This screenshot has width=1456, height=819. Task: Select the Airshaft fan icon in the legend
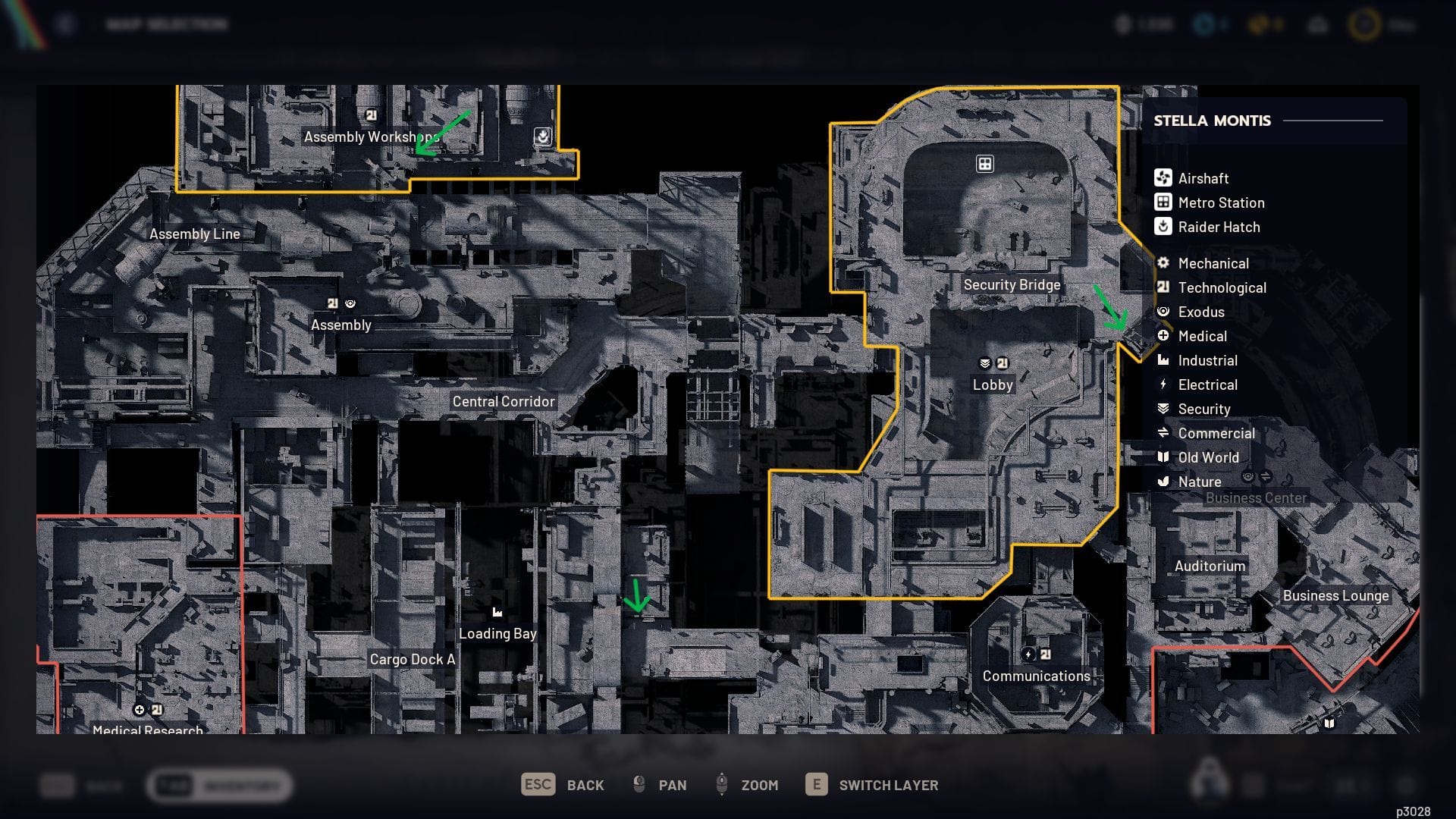[x=1162, y=178]
